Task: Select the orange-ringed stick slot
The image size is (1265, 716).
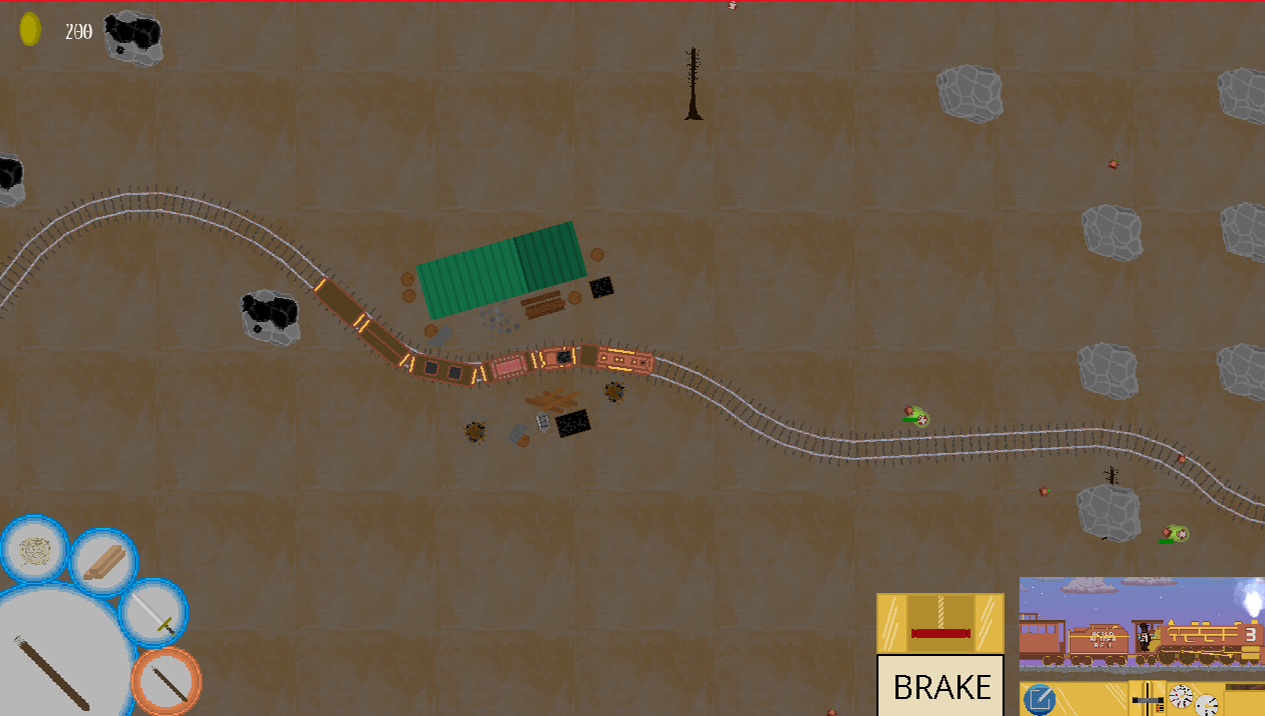Action: point(166,681)
